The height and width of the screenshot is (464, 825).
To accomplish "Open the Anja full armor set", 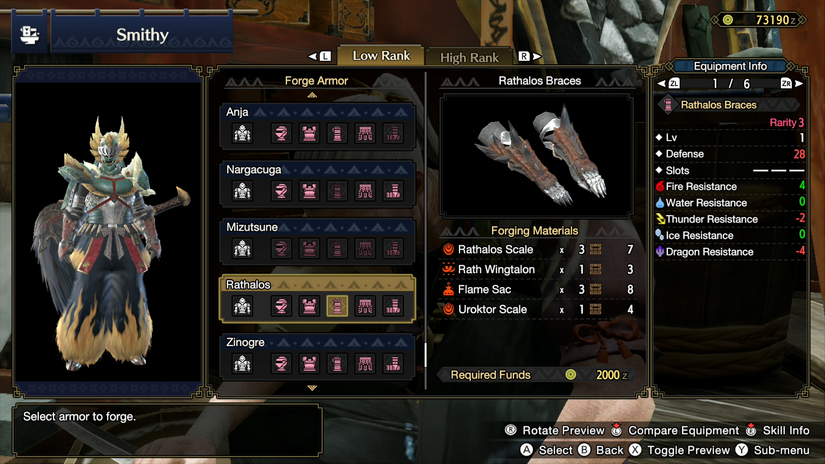I will [241, 134].
